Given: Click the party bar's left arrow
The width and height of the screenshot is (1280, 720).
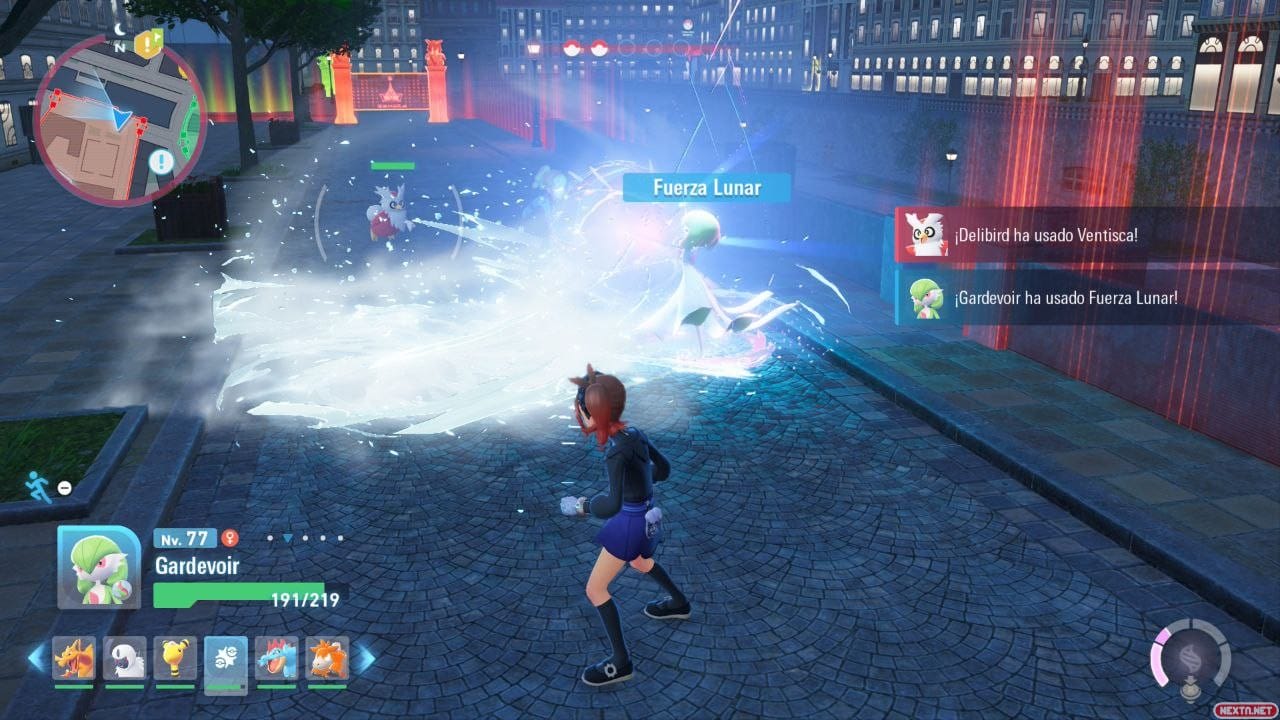Looking at the screenshot, I should [37, 657].
